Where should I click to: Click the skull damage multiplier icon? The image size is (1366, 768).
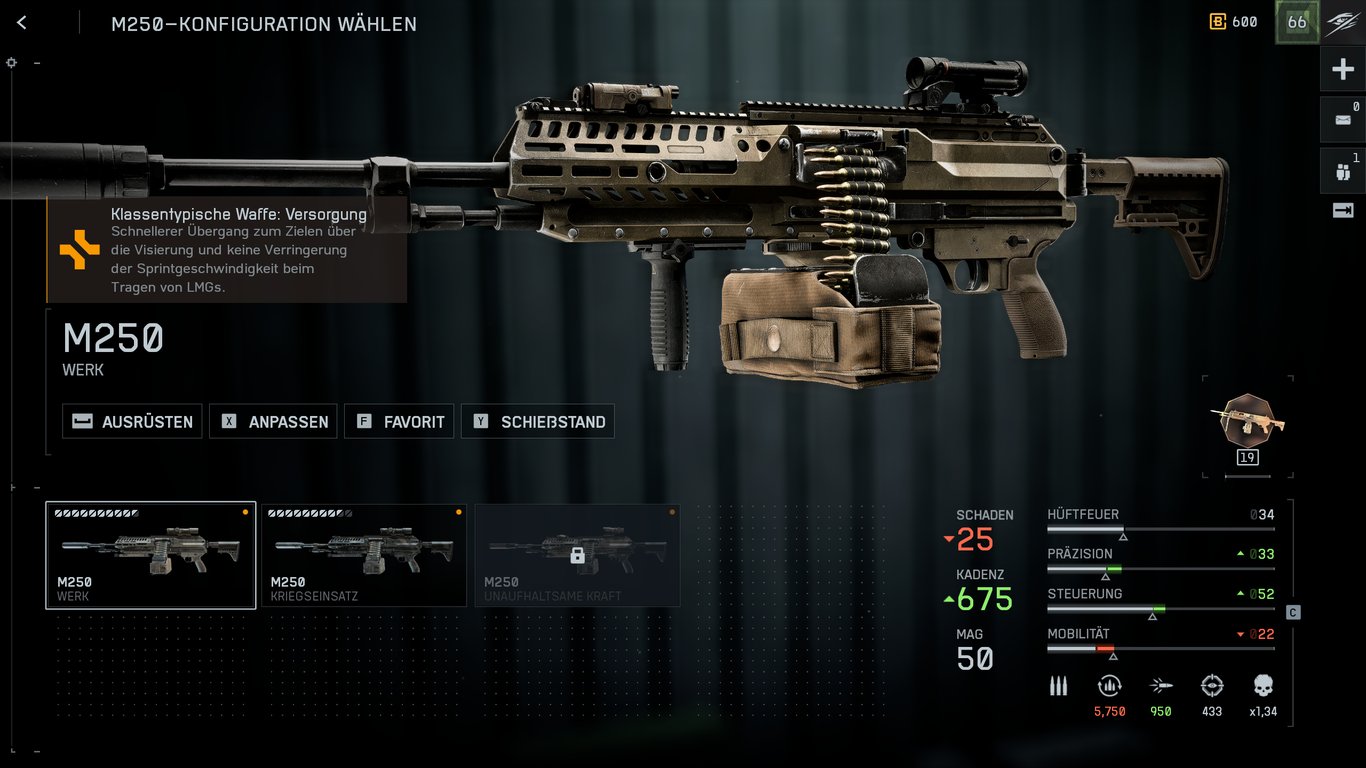click(x=1262, y=687)
